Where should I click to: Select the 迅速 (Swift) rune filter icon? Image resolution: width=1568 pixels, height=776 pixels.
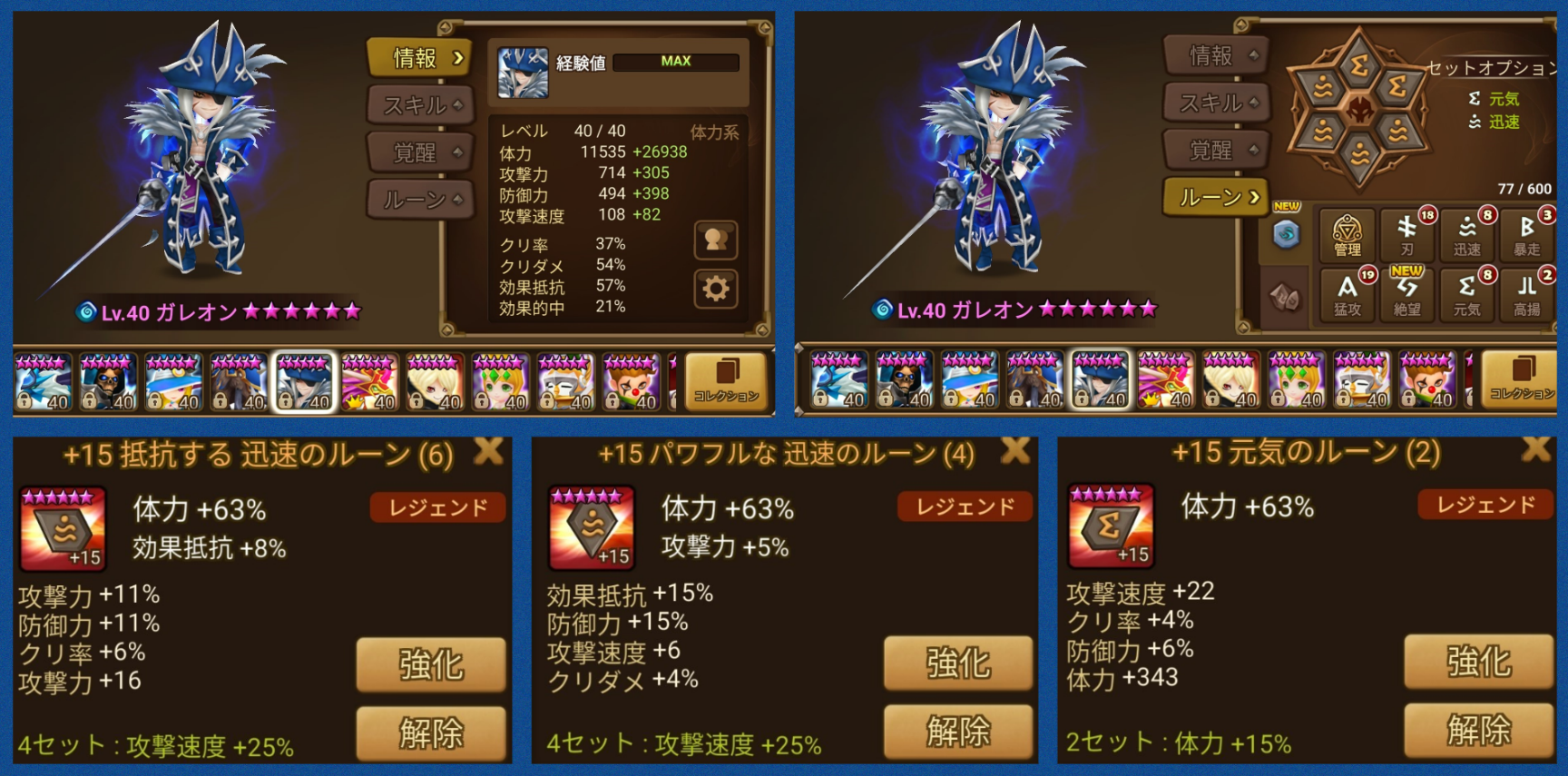[x=1466, y=234]
